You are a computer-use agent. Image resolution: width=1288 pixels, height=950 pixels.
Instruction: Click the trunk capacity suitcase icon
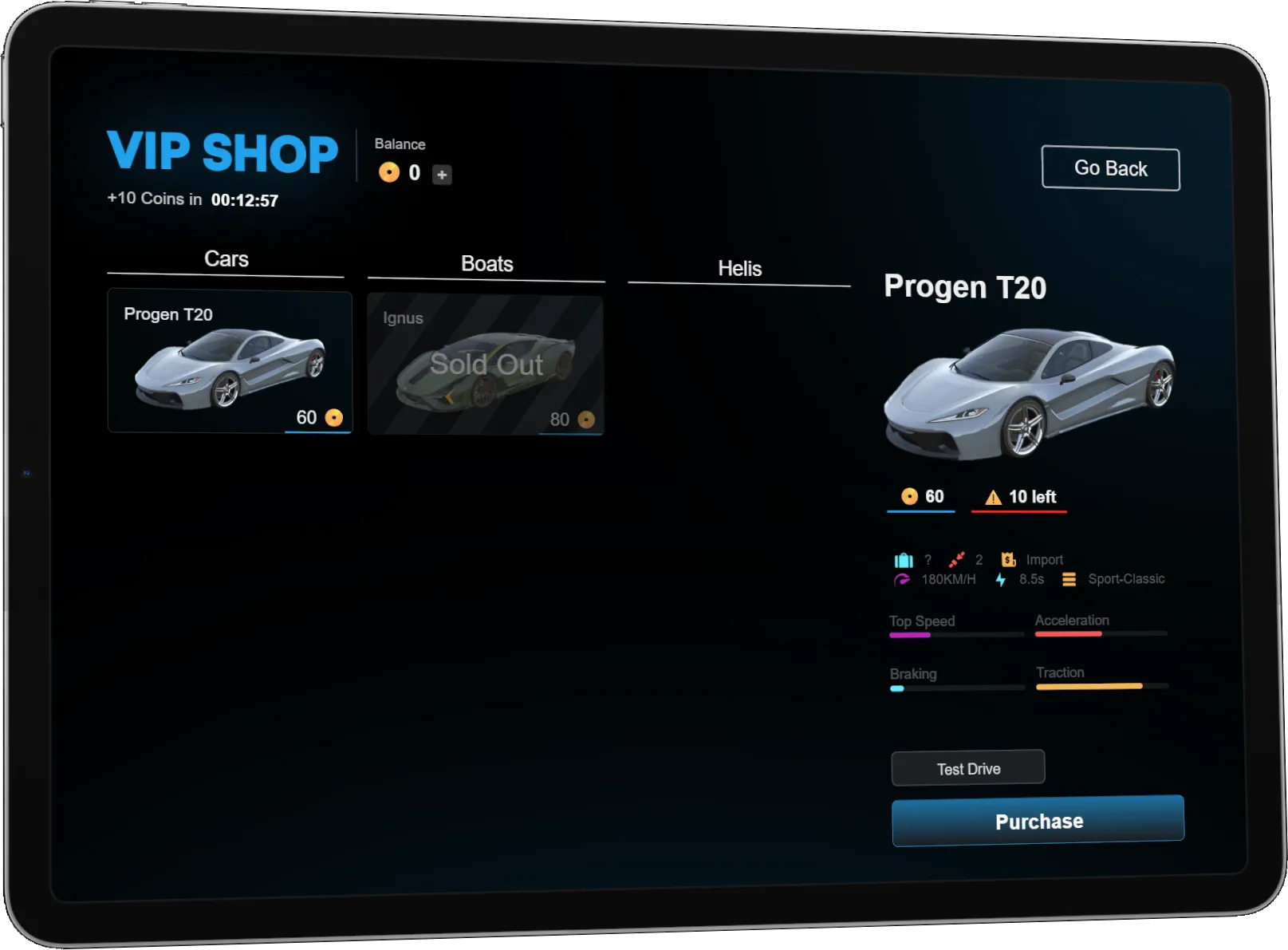(904, 559)
